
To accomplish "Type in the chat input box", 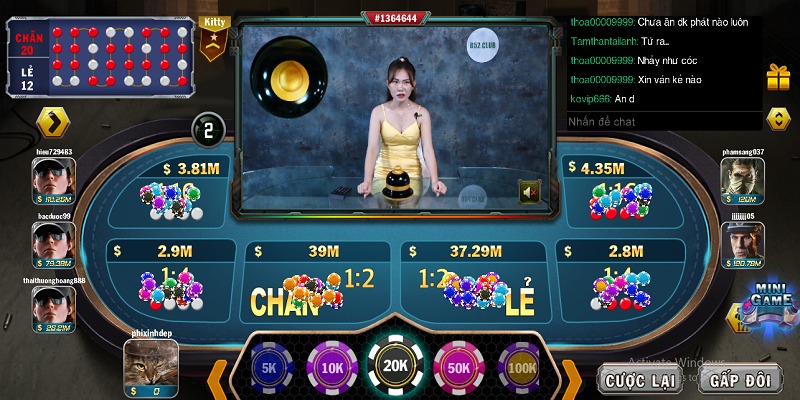I will pyautogui.click(x=662, y=121).
